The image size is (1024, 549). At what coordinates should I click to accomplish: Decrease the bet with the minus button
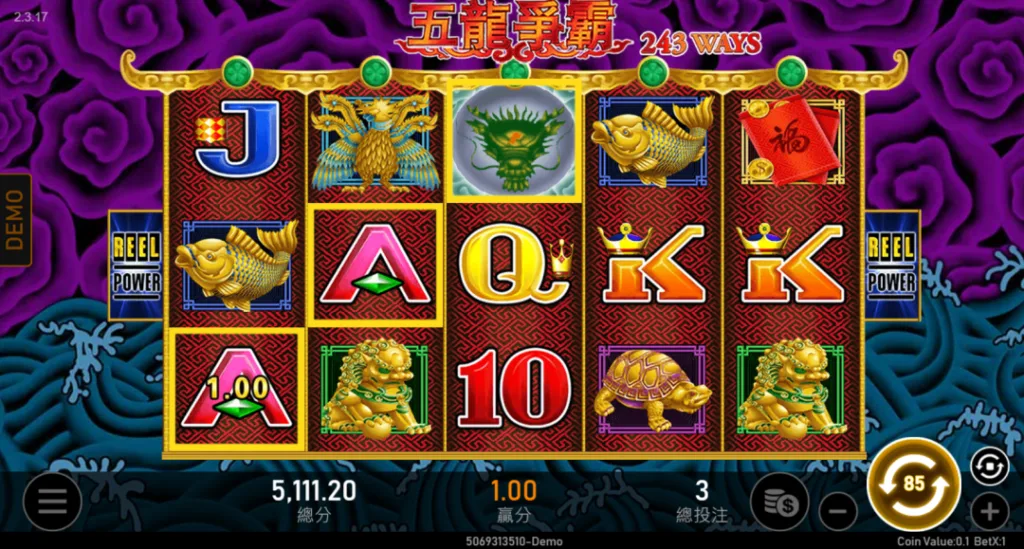pos(838,513)
